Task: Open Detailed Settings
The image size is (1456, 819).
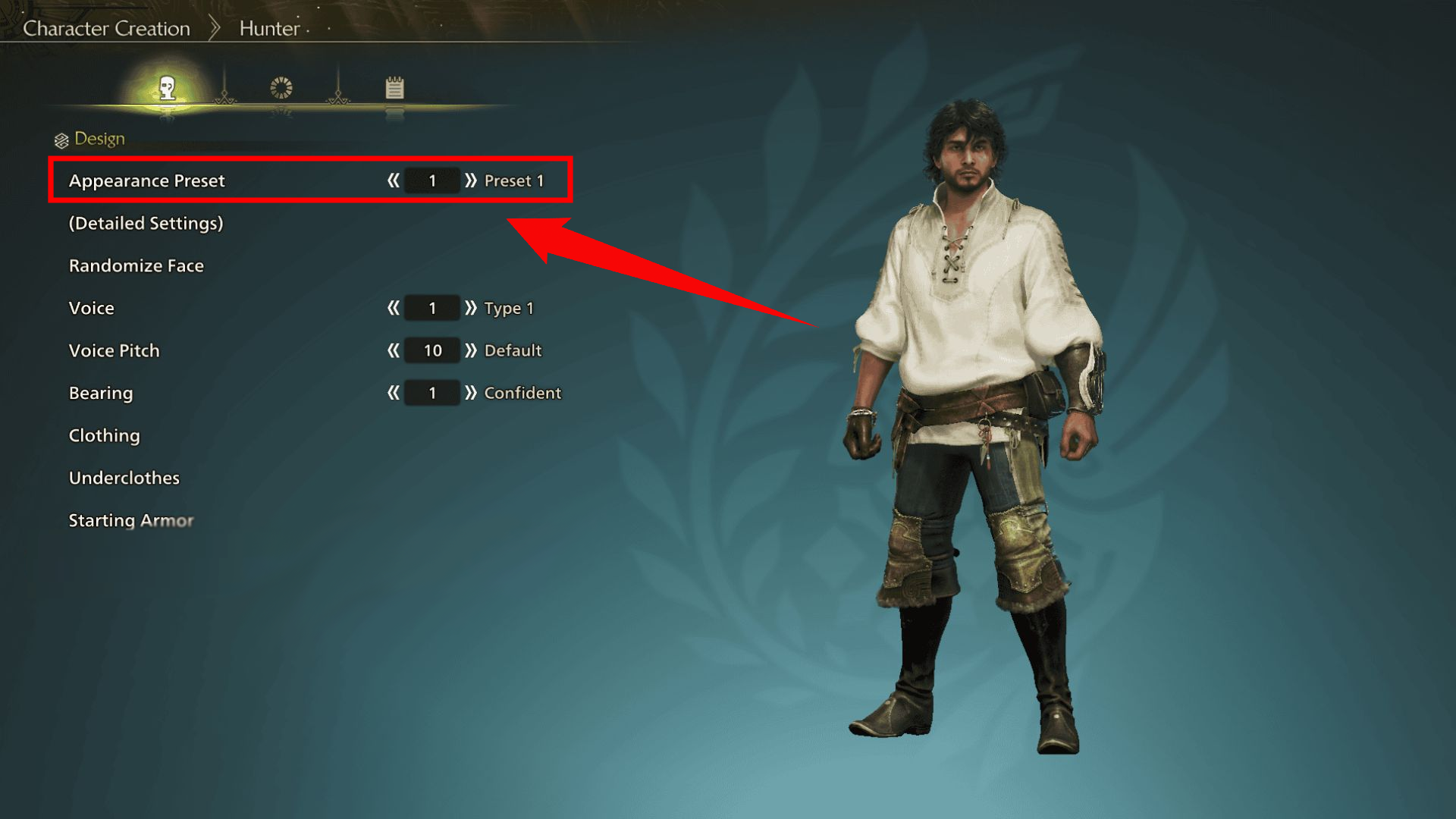Action: click(146, 223)
